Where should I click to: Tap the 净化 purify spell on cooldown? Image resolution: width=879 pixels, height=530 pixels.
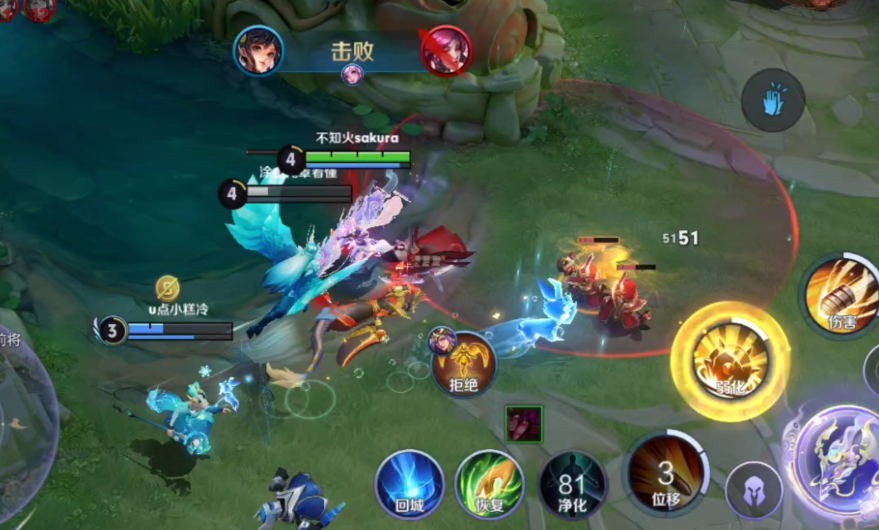(x=572, y=485)
